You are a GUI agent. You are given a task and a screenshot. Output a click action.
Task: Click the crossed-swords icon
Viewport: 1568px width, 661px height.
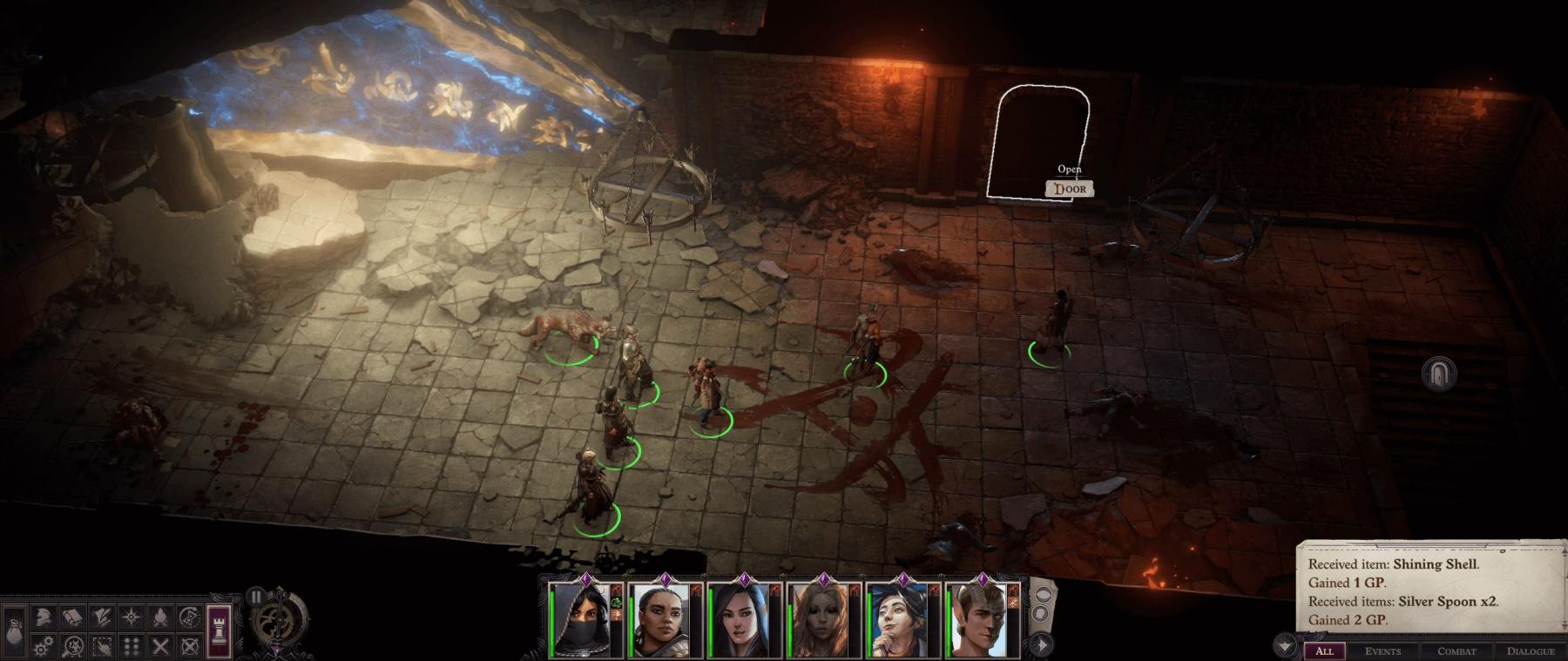(x=160, y=646)
